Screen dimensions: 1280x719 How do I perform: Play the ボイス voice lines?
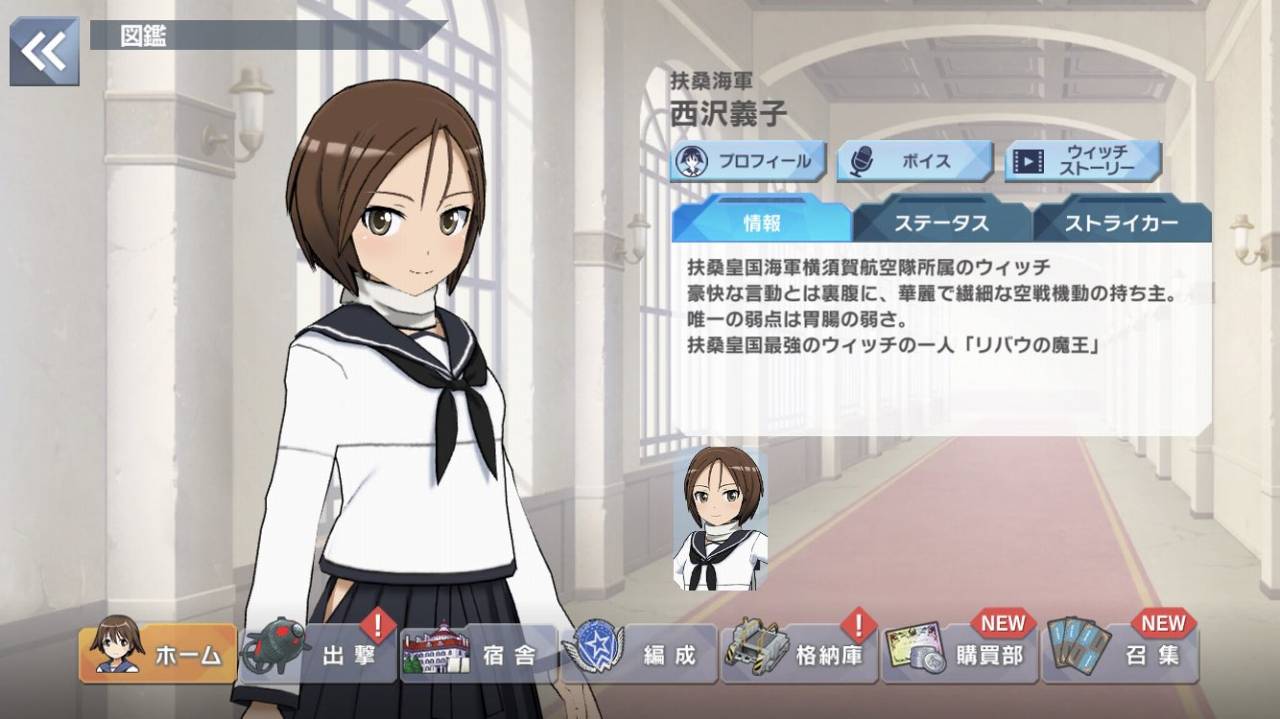point(914,161)
